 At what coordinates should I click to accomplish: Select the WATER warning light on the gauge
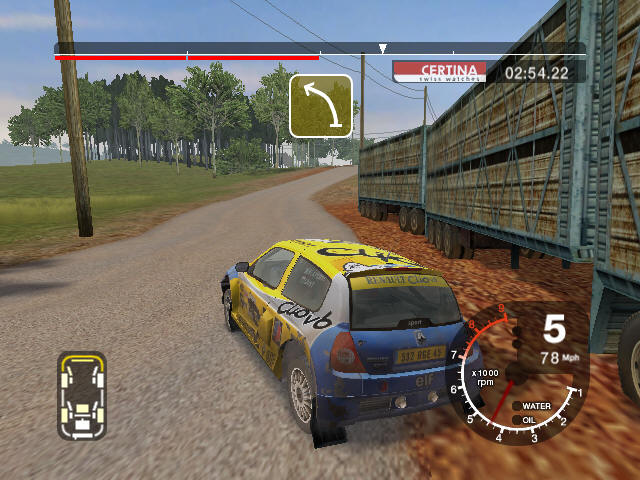pyautogui.click(x=530, y=406)
